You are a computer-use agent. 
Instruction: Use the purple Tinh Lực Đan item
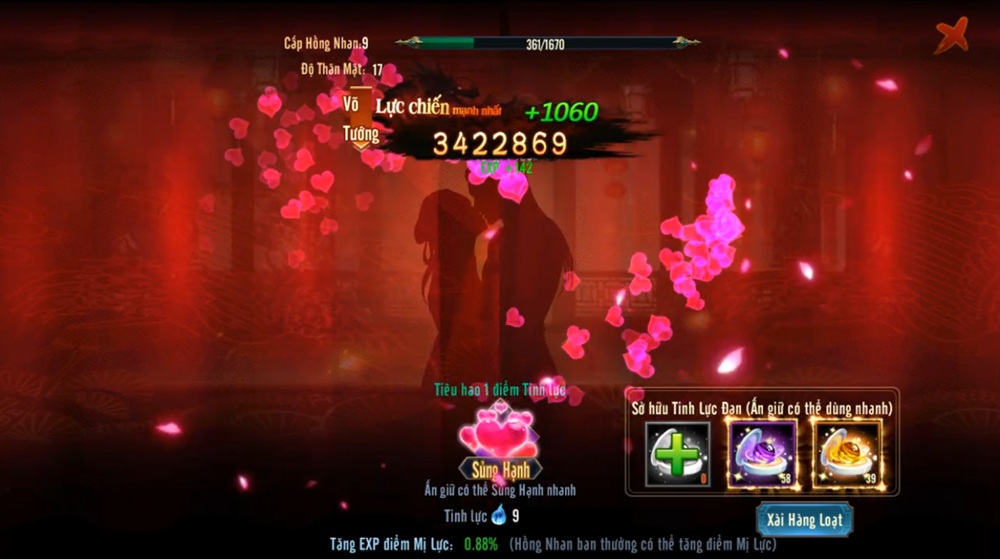click(762, 453)
